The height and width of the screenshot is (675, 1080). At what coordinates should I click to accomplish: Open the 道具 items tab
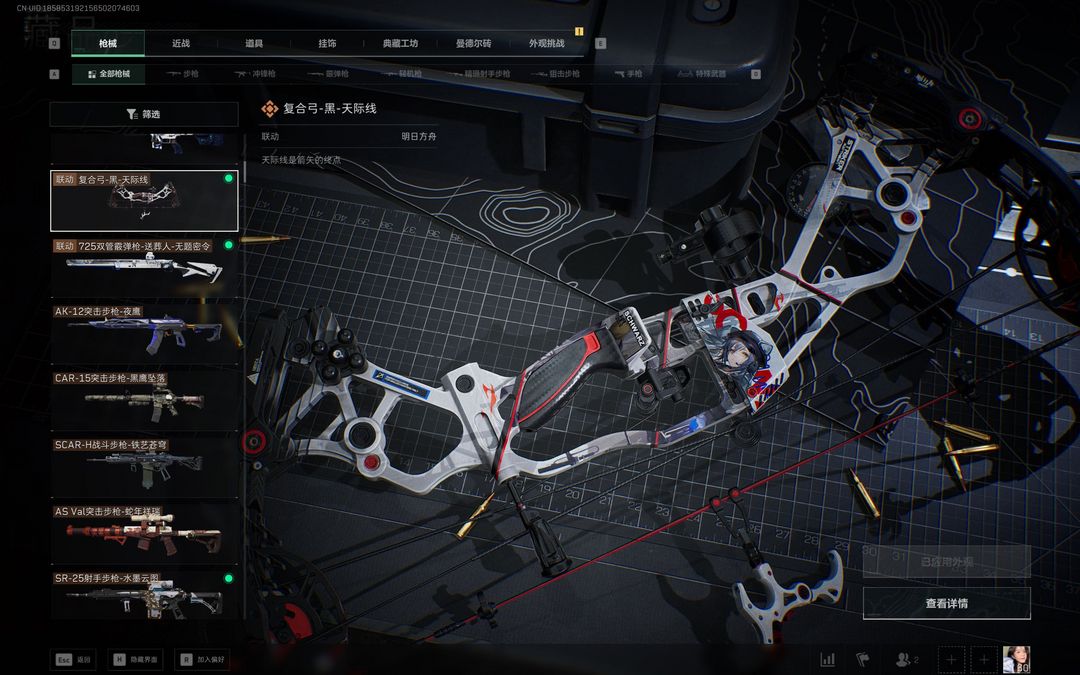pyautogui.click(x=254, y=44)
